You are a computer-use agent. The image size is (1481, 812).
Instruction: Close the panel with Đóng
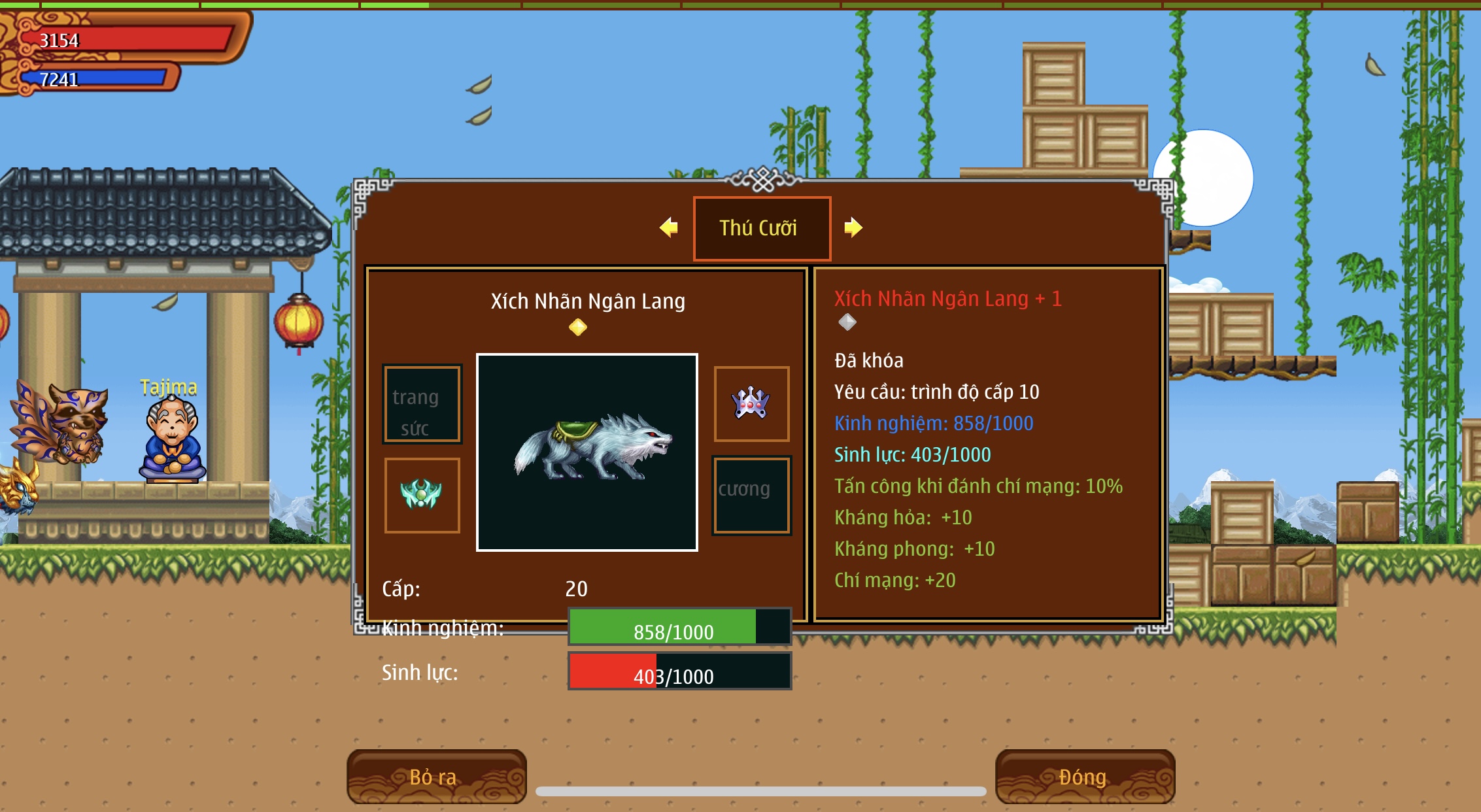1084,776
